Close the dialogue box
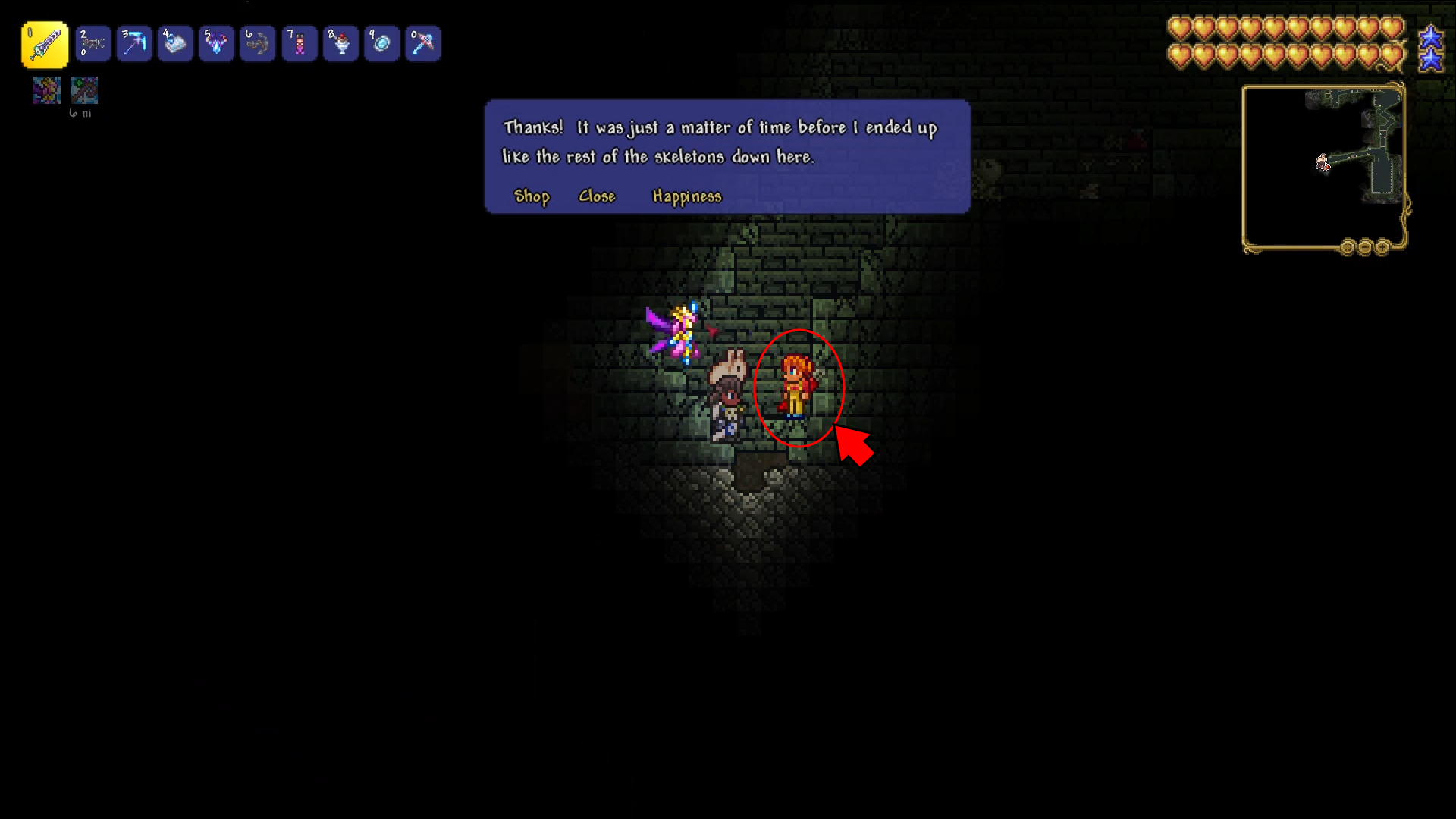Viewport: 1456px width, 819px height. 597,196
